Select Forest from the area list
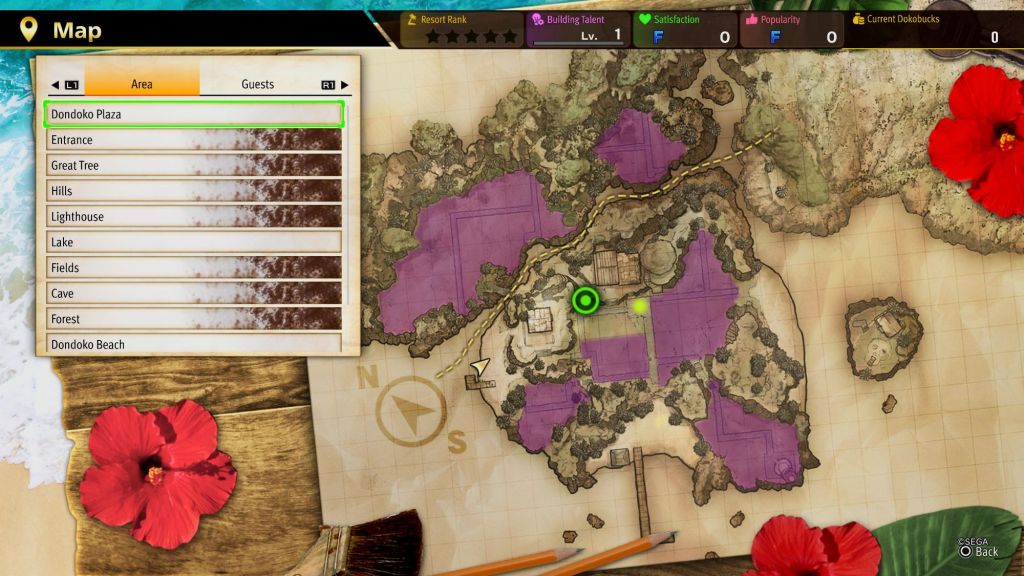Viewport: 1024px width, 576px height. pos(195,319)
